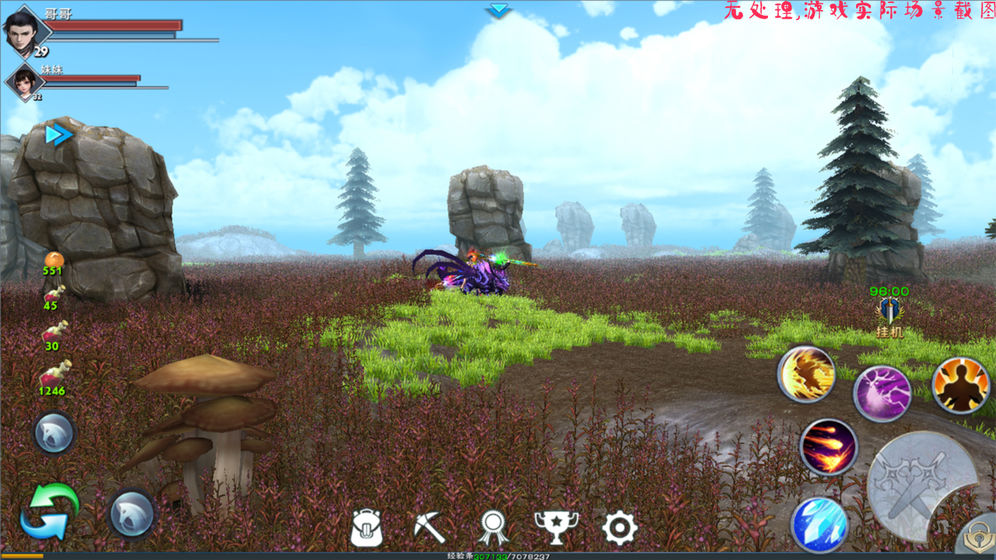Cast the purple lightning skill
This screenshot has height=560, width=996.
882,393
